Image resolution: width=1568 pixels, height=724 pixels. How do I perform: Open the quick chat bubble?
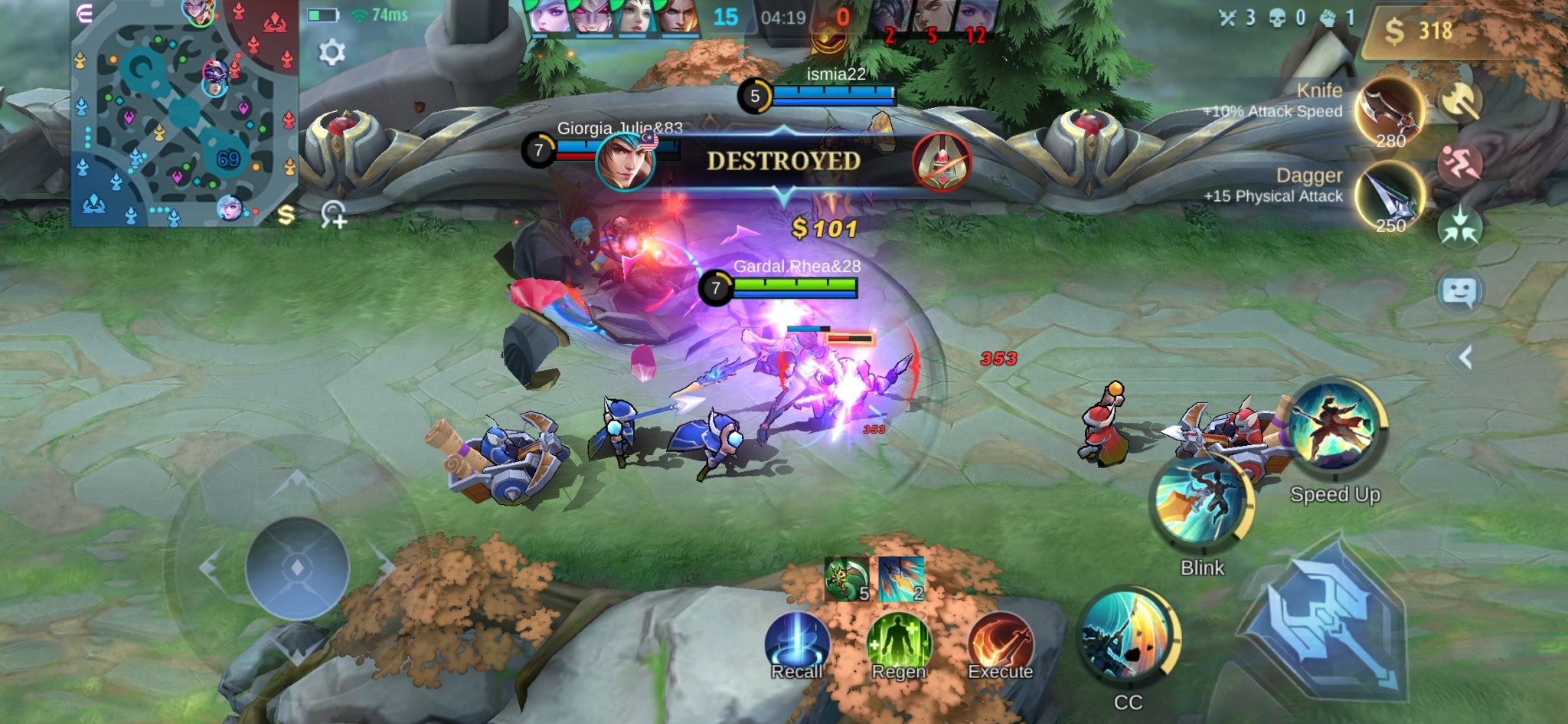1460,292
